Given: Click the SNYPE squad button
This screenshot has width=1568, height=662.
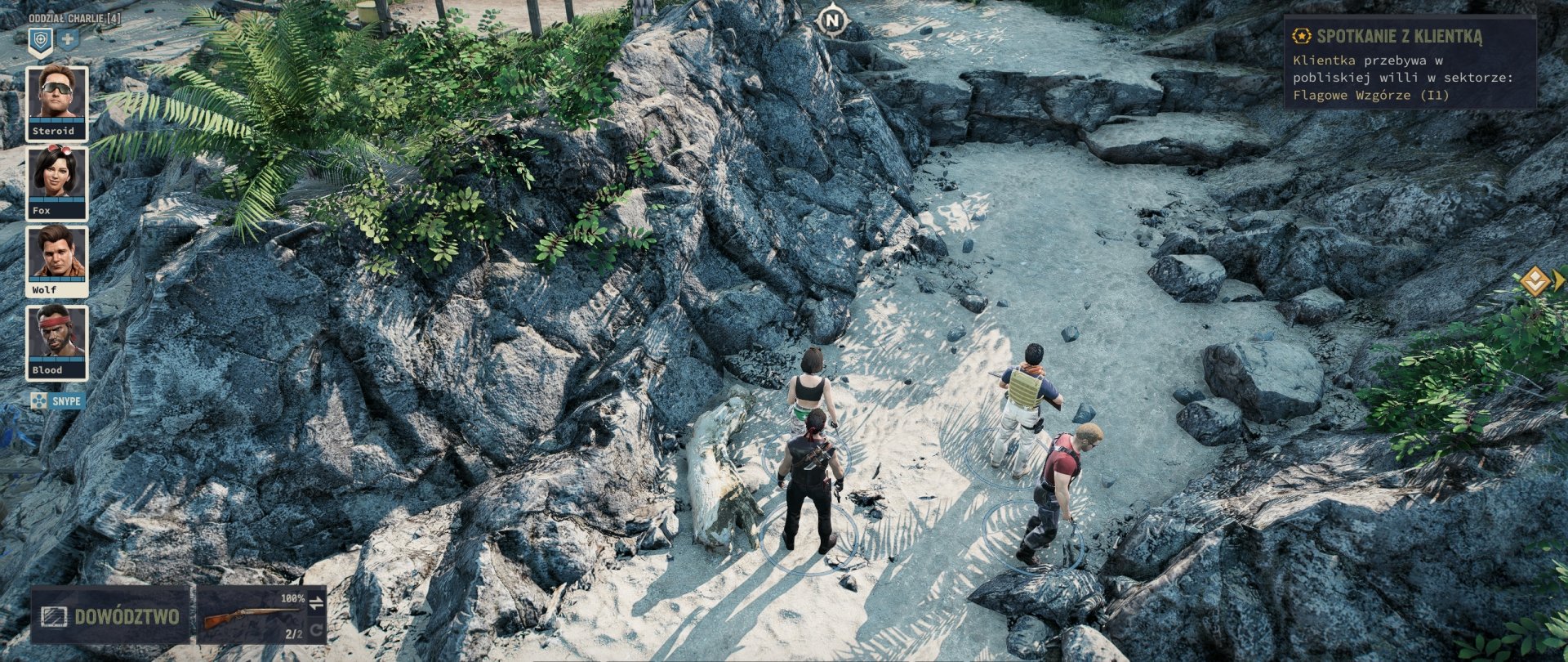Looking at the screenshot, I should click(x=56, y=401).
